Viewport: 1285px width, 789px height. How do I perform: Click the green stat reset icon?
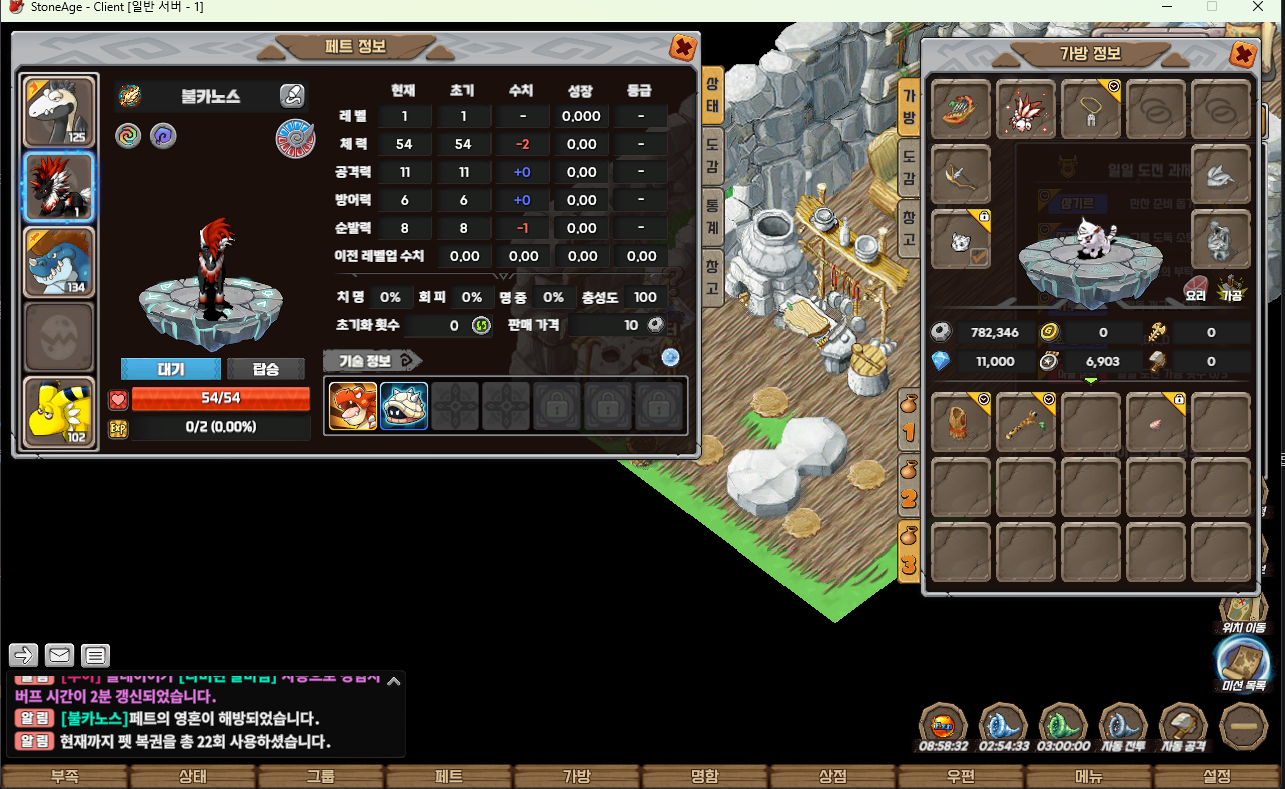coord(481,325)
